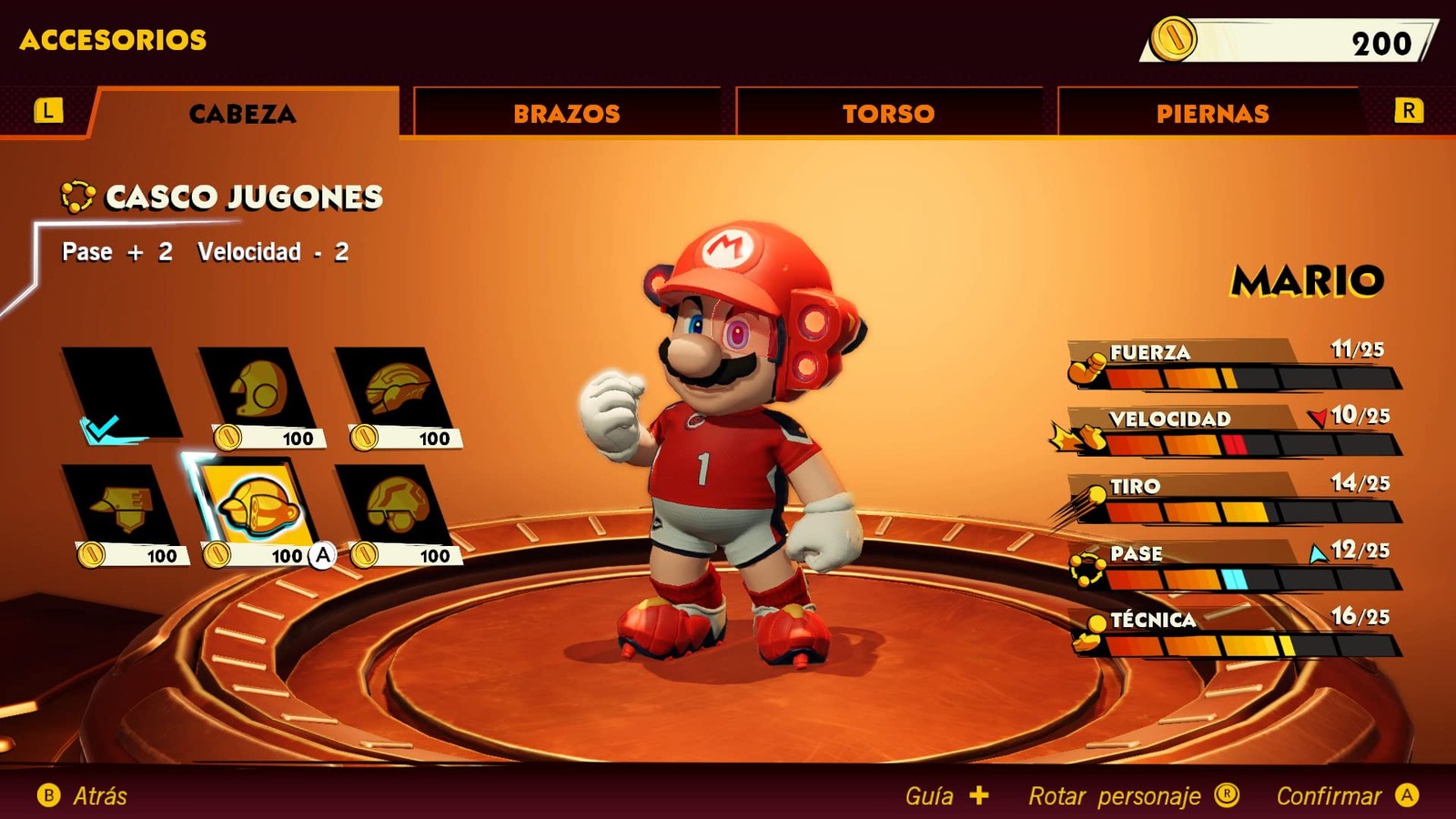Image resolution: width=1456 pixels, height=819 pixels.
Task: Show the CABEZA accessories tab
Action: (242, 113)
